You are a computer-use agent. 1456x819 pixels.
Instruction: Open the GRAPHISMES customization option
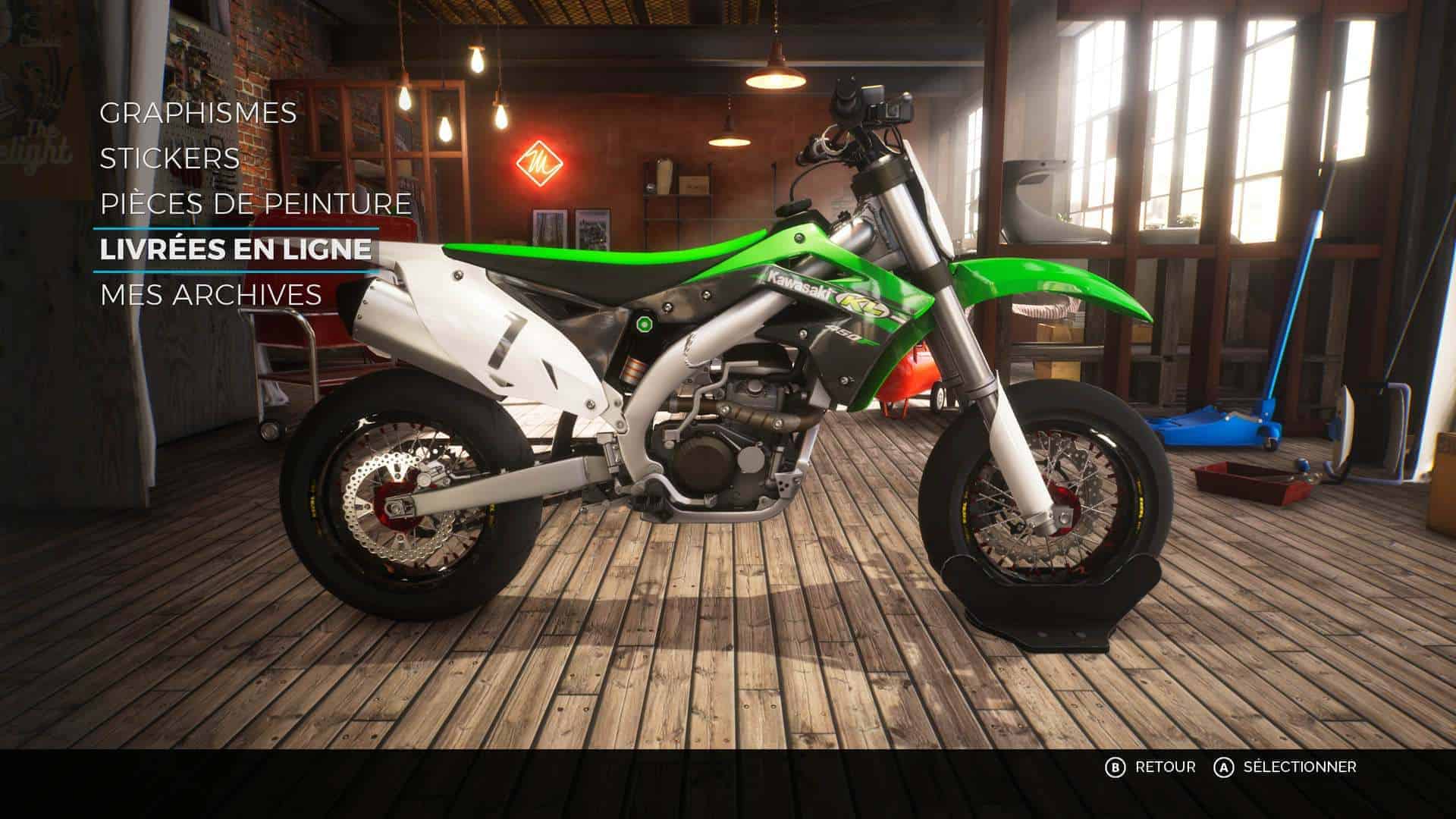pyautogui.click(x=199, y=114)
